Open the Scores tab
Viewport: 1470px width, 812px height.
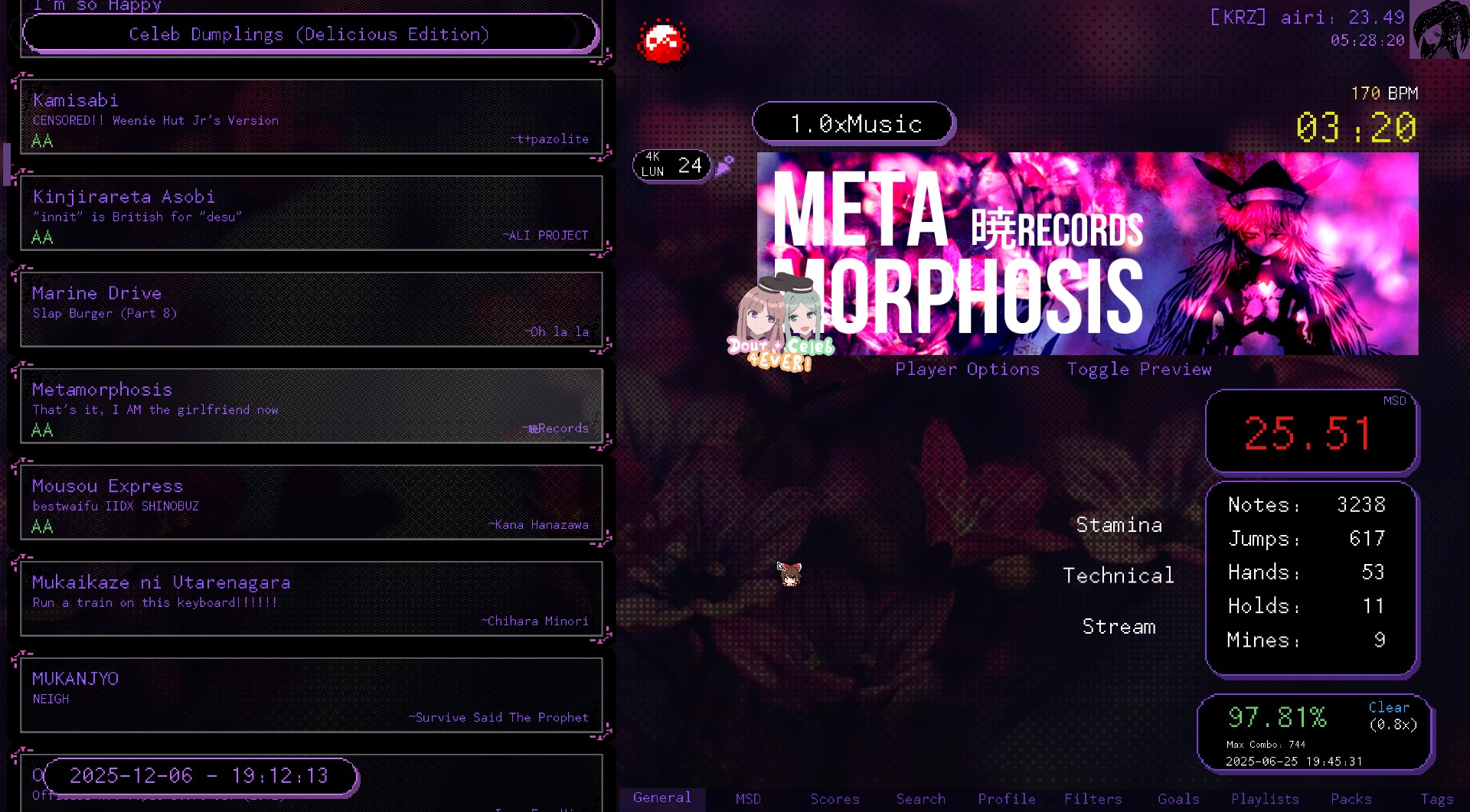[x=835, y=799]
